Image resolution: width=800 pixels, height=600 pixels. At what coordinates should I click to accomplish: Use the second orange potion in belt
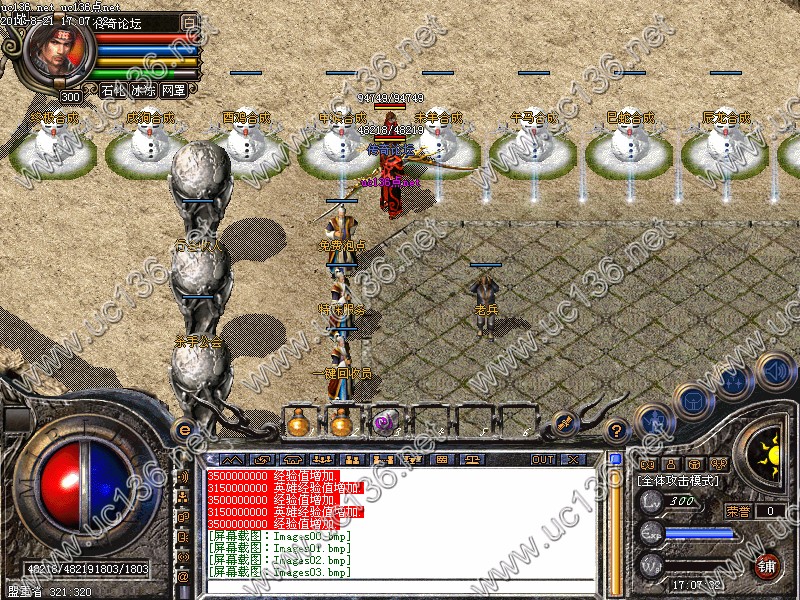[341, 423]
